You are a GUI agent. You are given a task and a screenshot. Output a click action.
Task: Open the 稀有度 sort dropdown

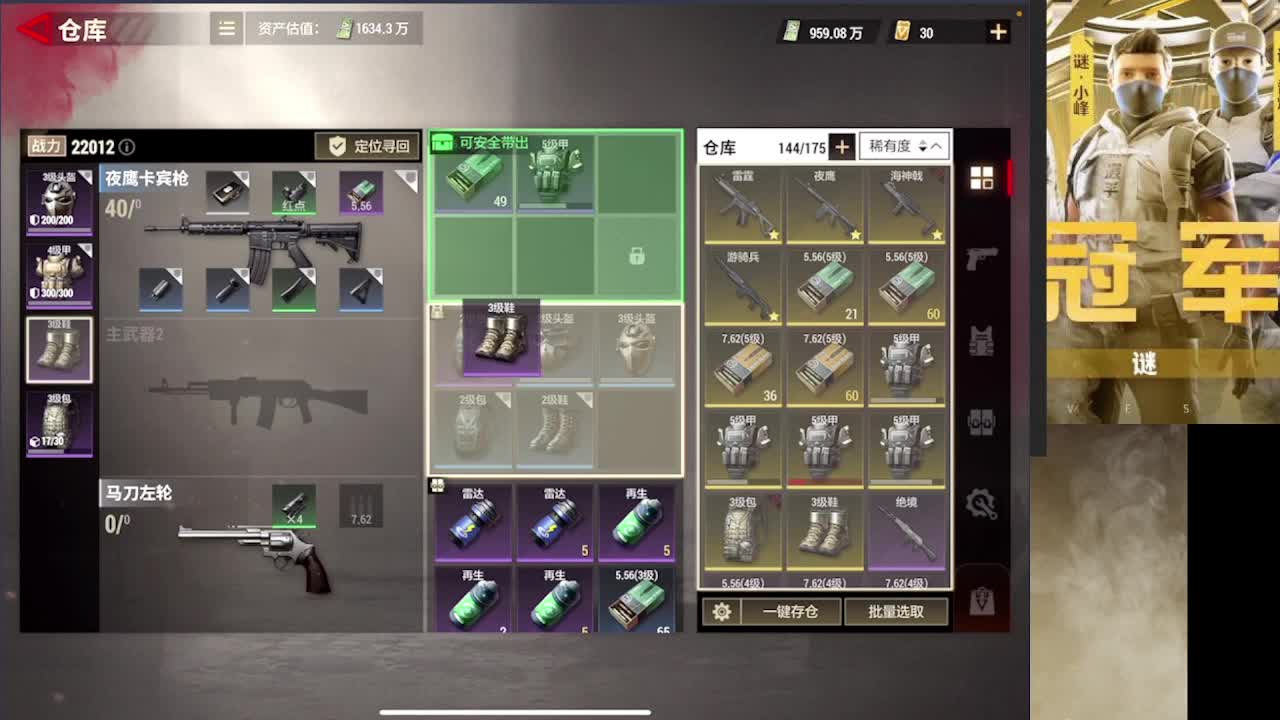[905, 146]
